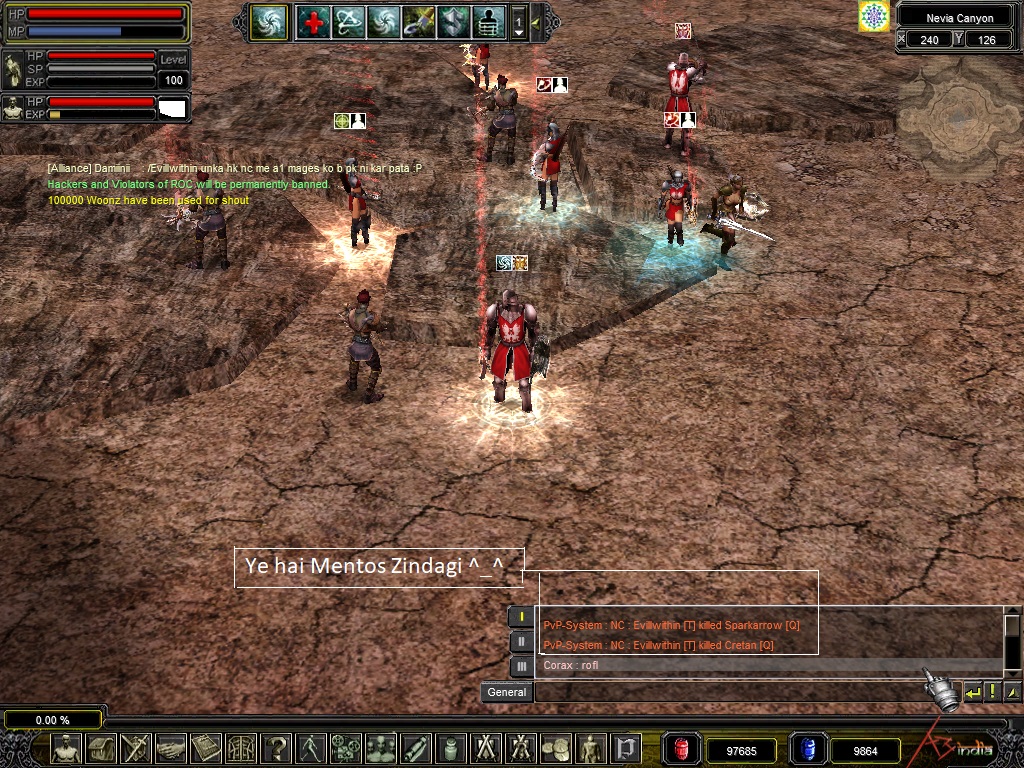Image resolution: width=1024 pixels, height=768 pixels.
Task: Select the dark figure silhouette skill
Action: 488,21
